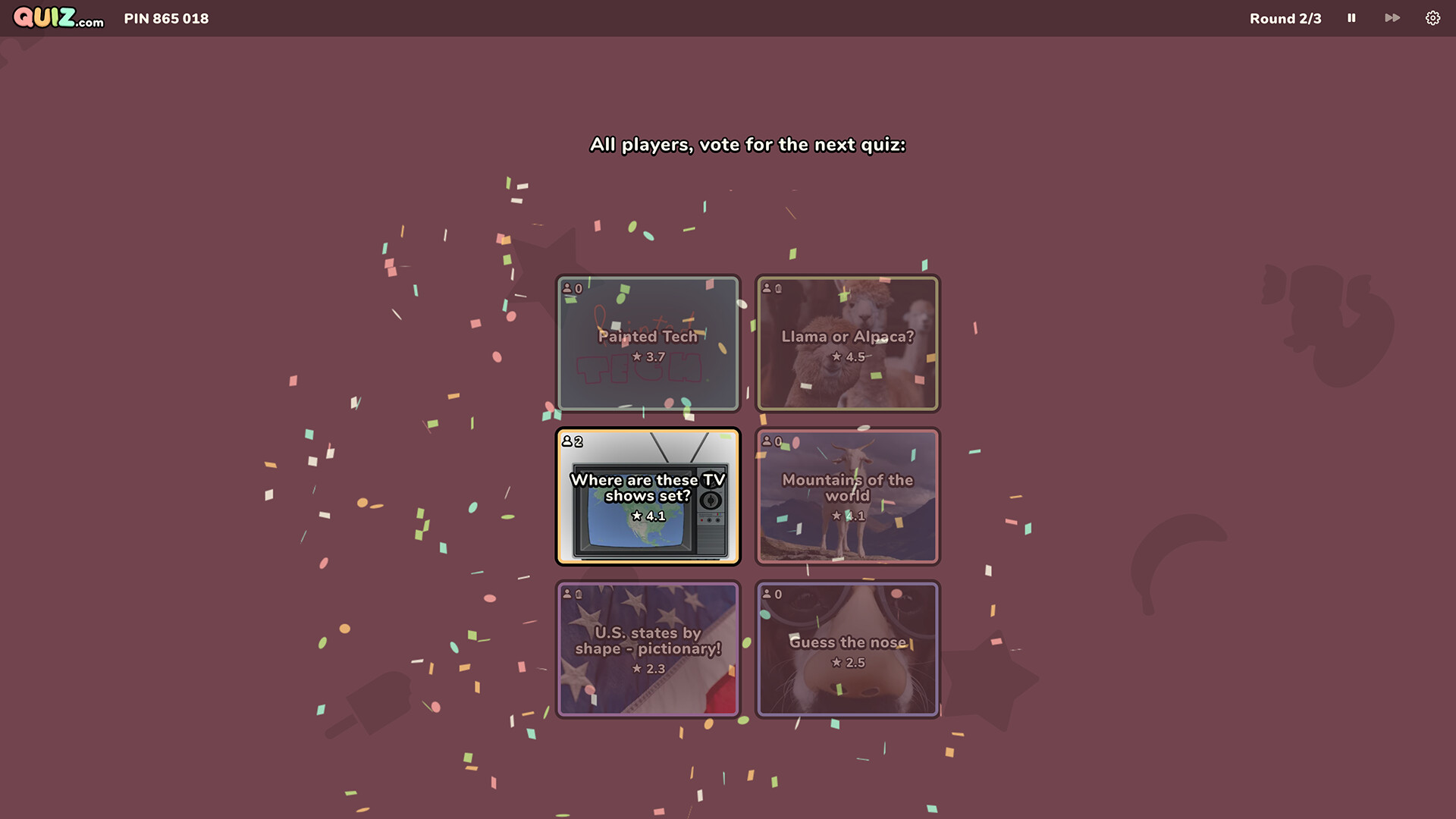The height and width of the screenshot is (819, 1456).
Task: Click the player count icon on Painted Tech
Action: pos(570,288)
